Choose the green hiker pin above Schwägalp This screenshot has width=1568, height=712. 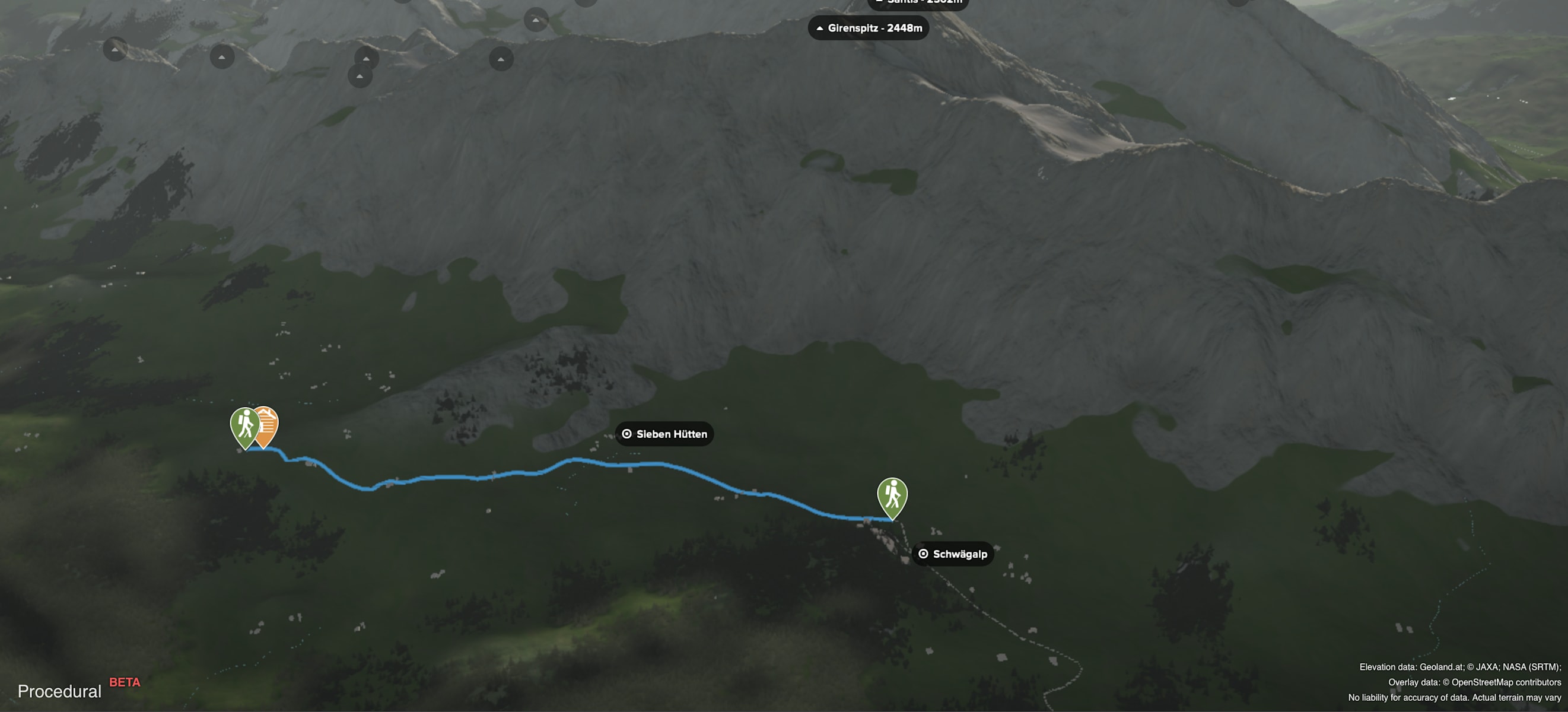(x=892, y=496)
